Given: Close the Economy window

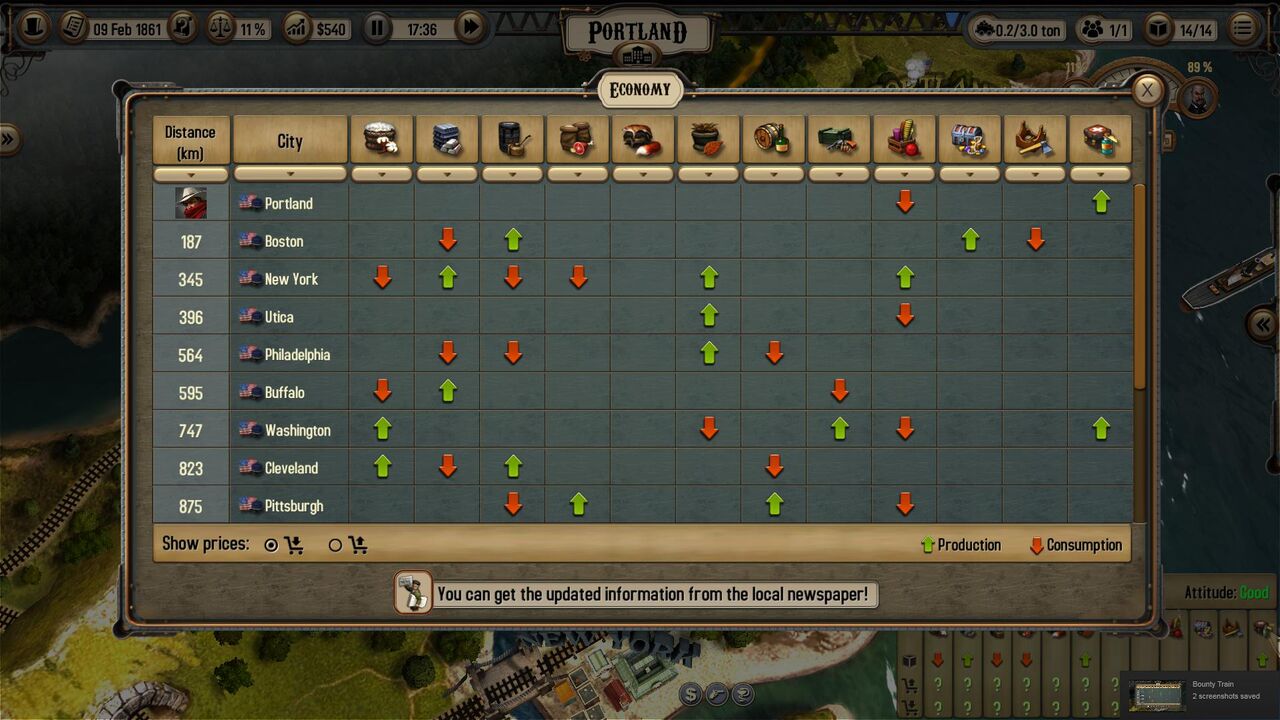Looking at the screenshot, I should click(x=1147, y=90).
